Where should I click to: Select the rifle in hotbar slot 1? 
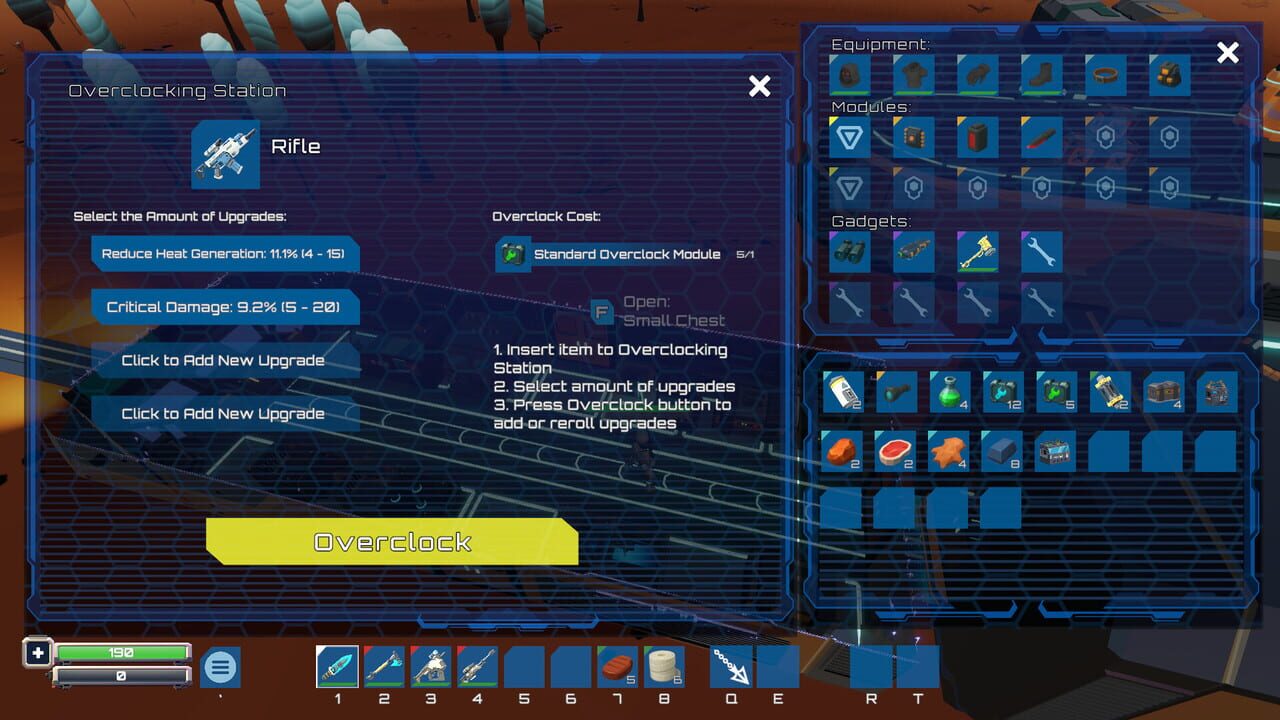(337, 665)
